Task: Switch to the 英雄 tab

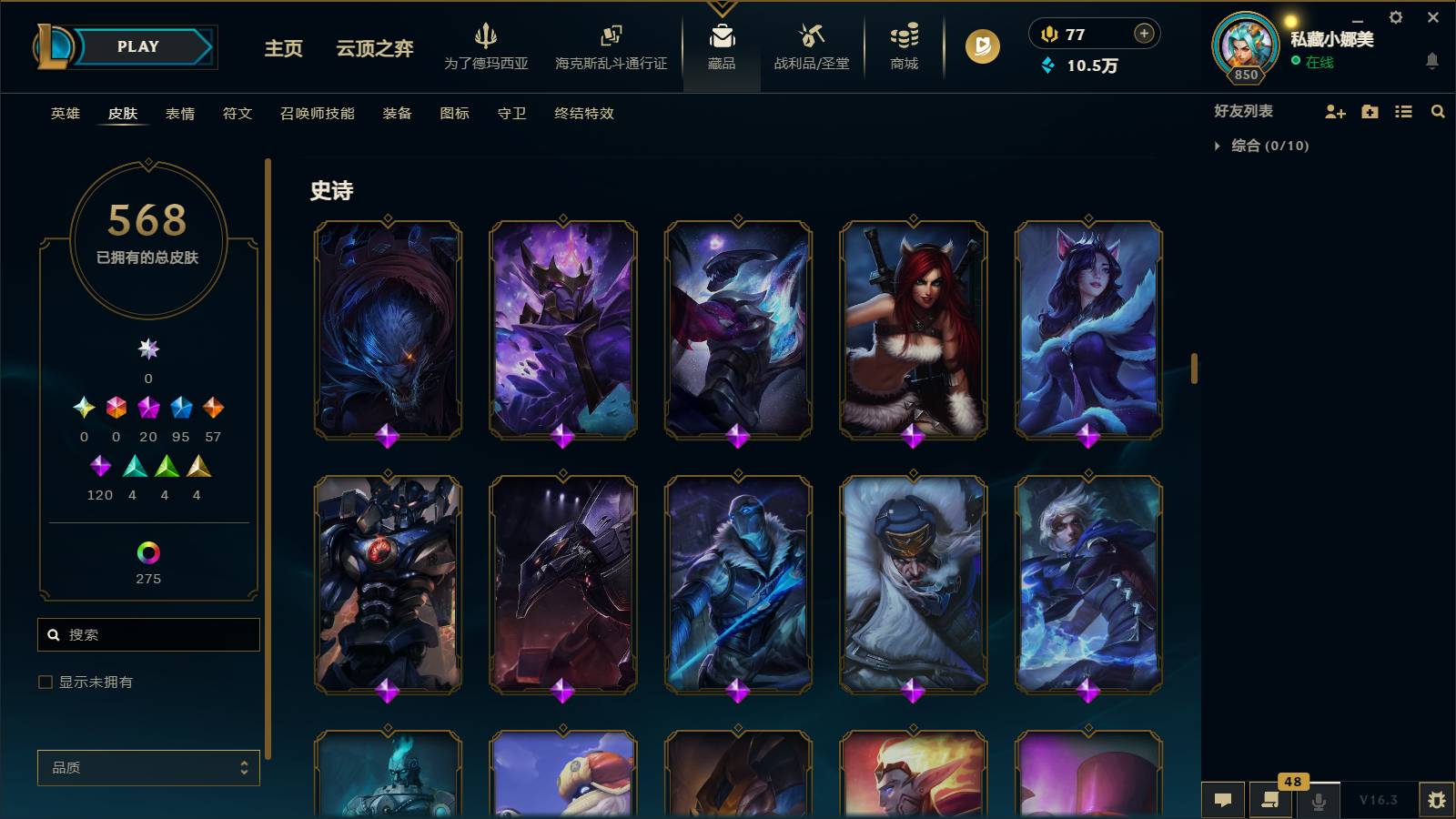Action: pyautogui.click(x=64, y=114)
